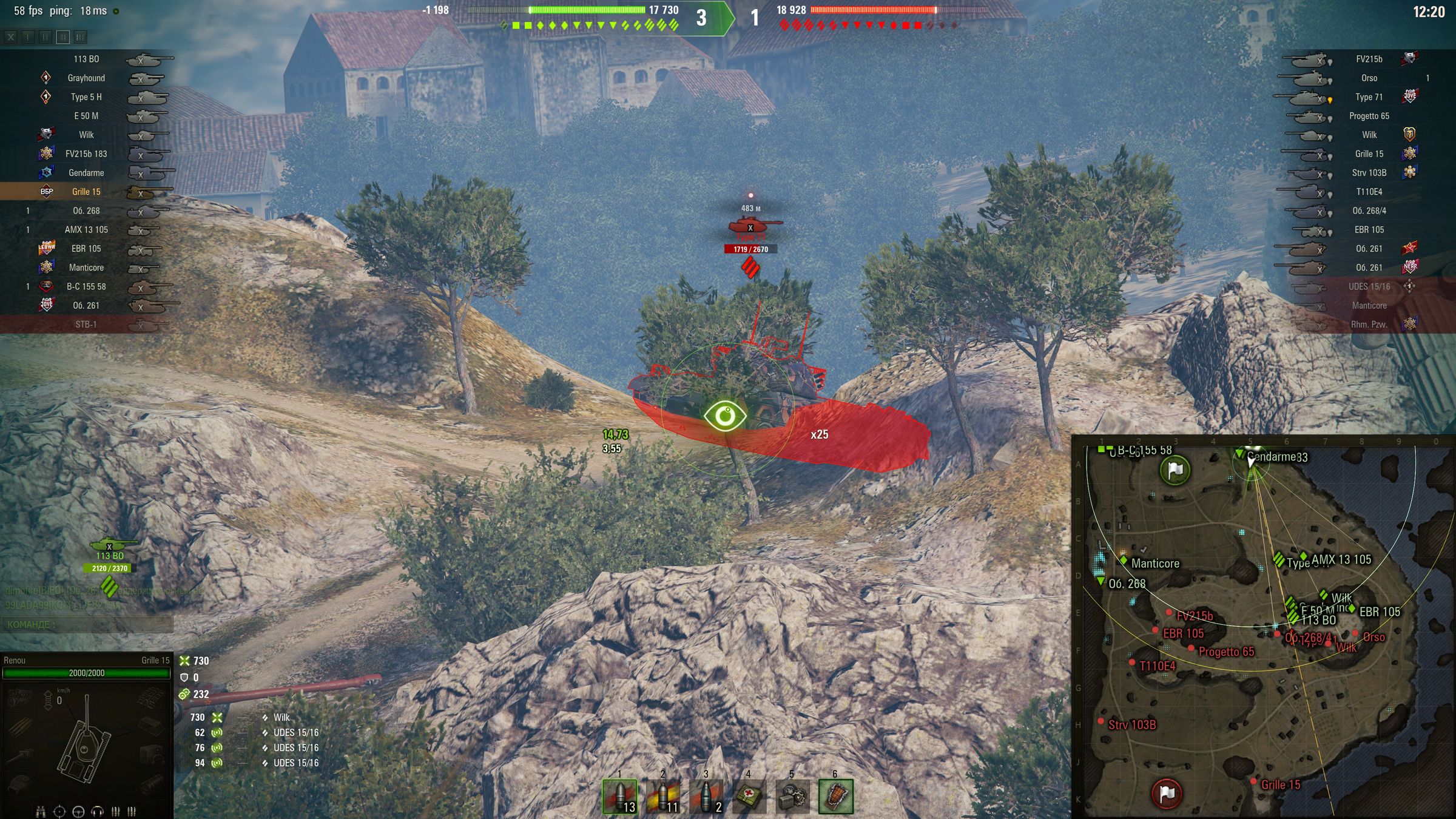Hide the team list with the X button
Screen dimensions: 1456x819
[x=11, y=38]
